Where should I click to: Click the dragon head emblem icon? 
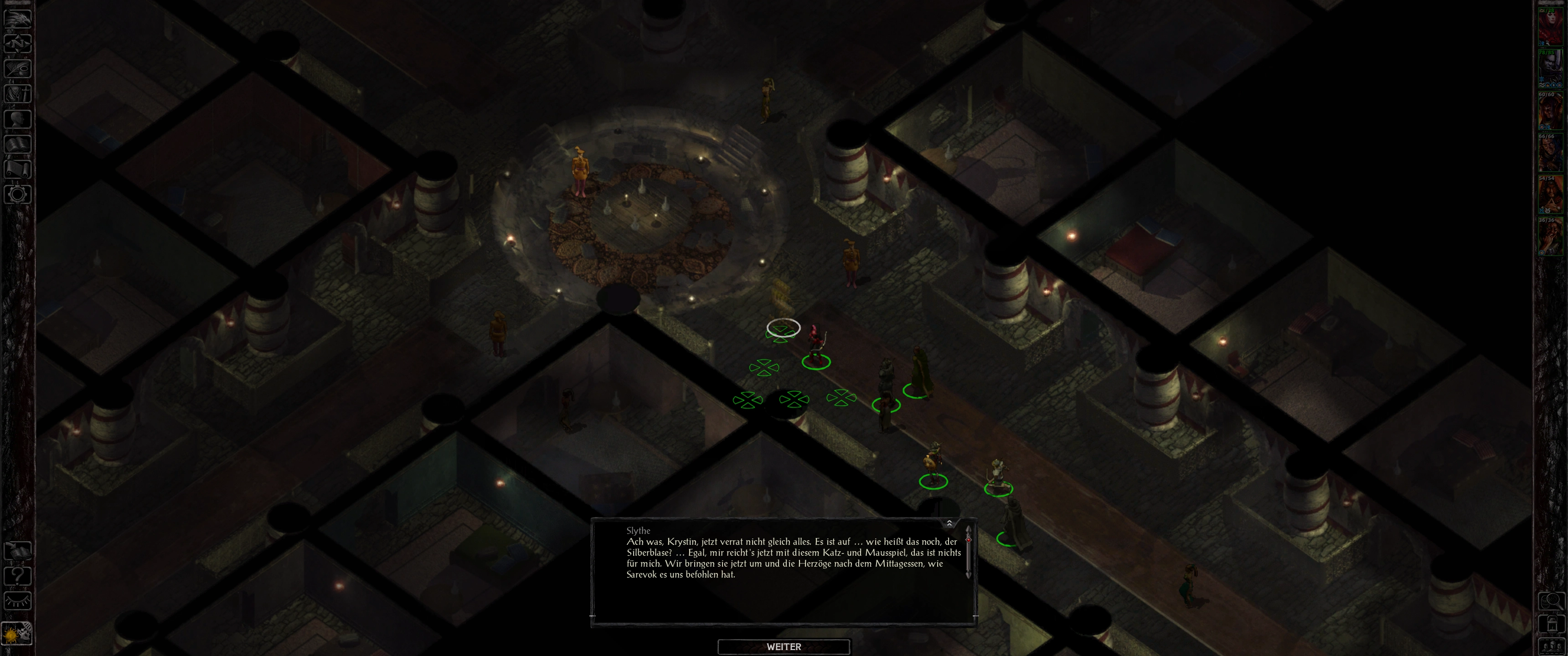click(x=18, y=18)
